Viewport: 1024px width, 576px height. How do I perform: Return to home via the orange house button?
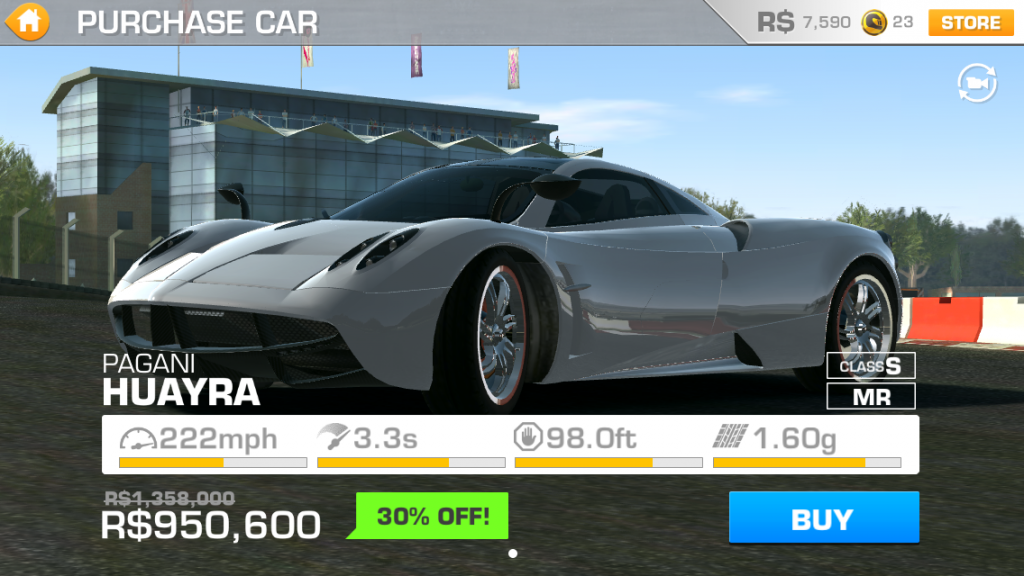(30, 21)
